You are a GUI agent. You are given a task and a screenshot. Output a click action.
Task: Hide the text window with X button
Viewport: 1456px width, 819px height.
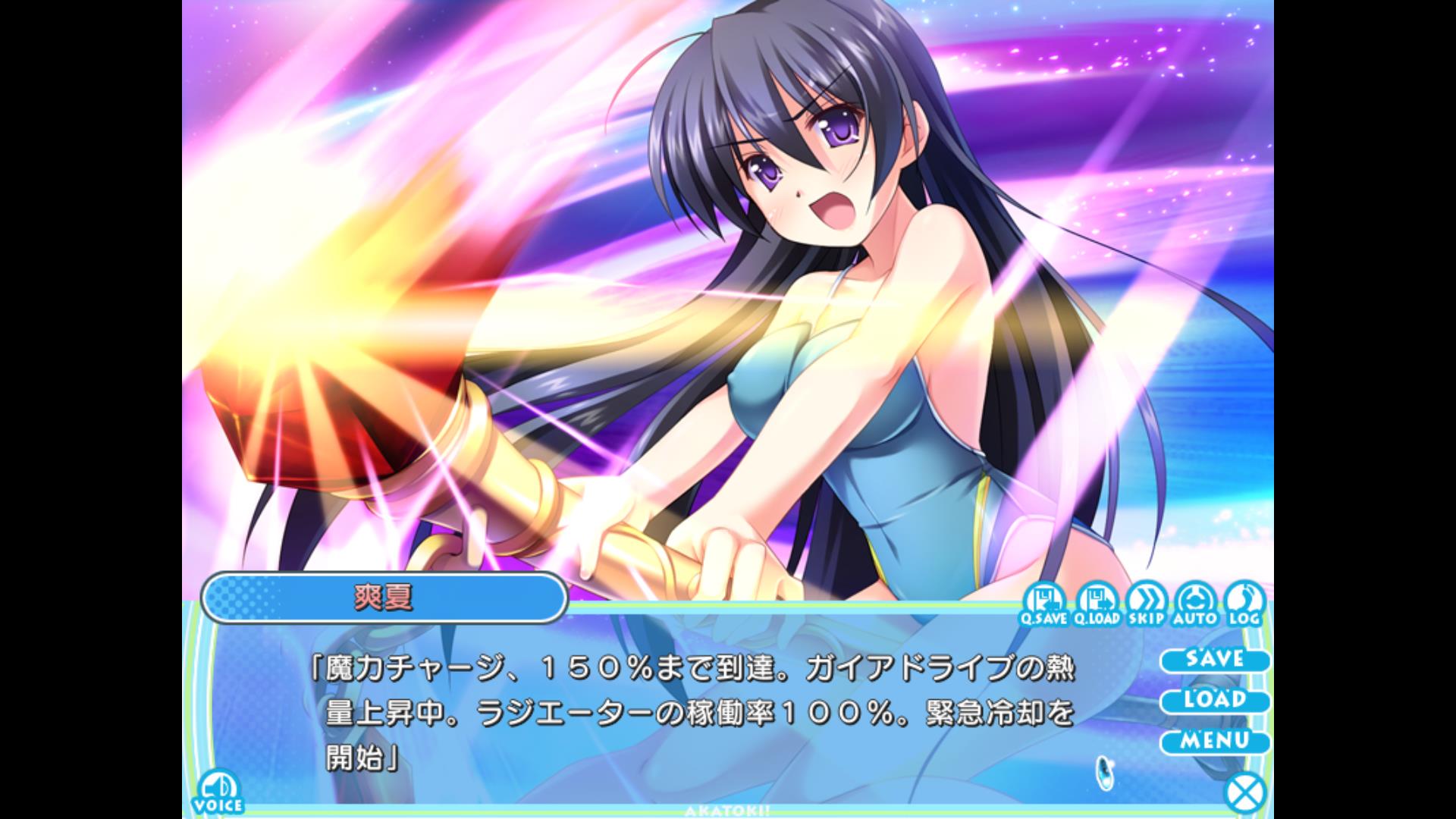click(1245, 794)
